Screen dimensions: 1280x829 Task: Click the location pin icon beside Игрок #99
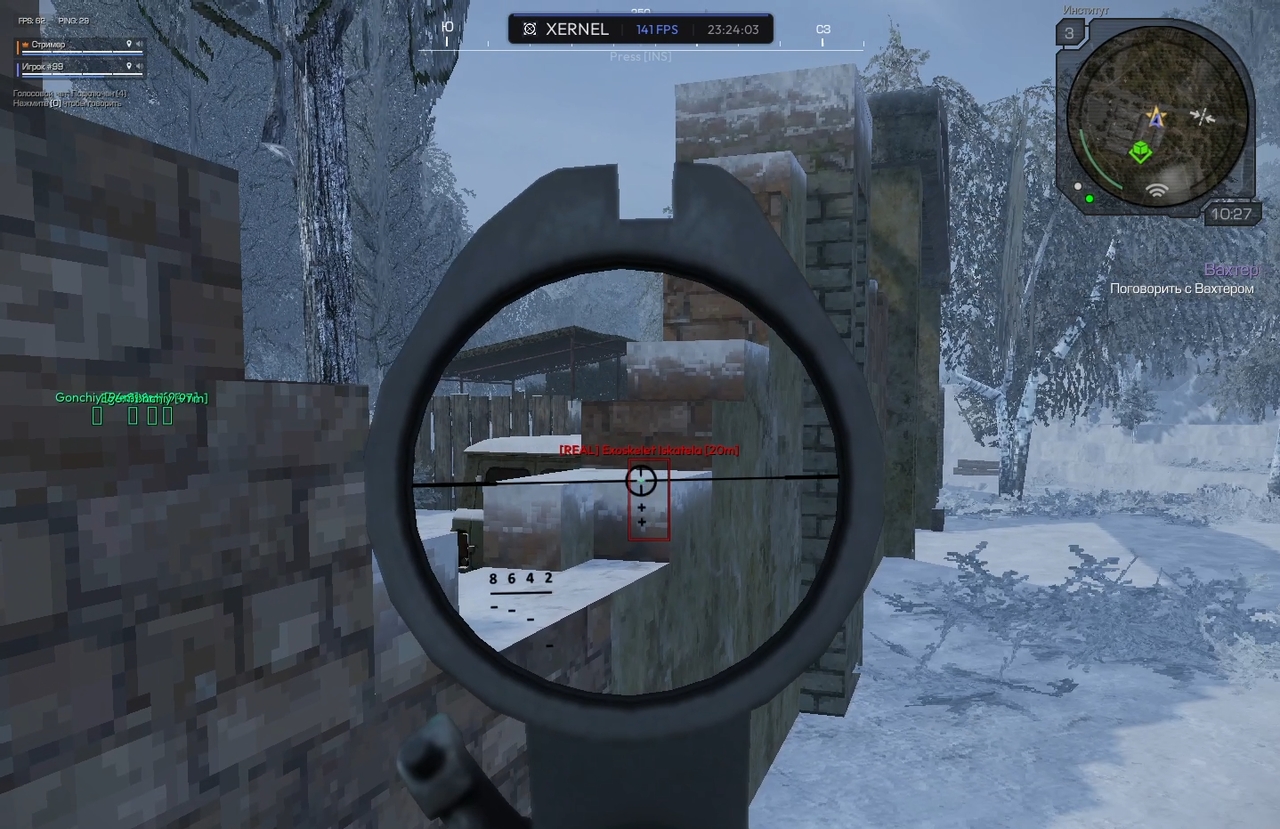pyautogui.click(x=129, y=67)
